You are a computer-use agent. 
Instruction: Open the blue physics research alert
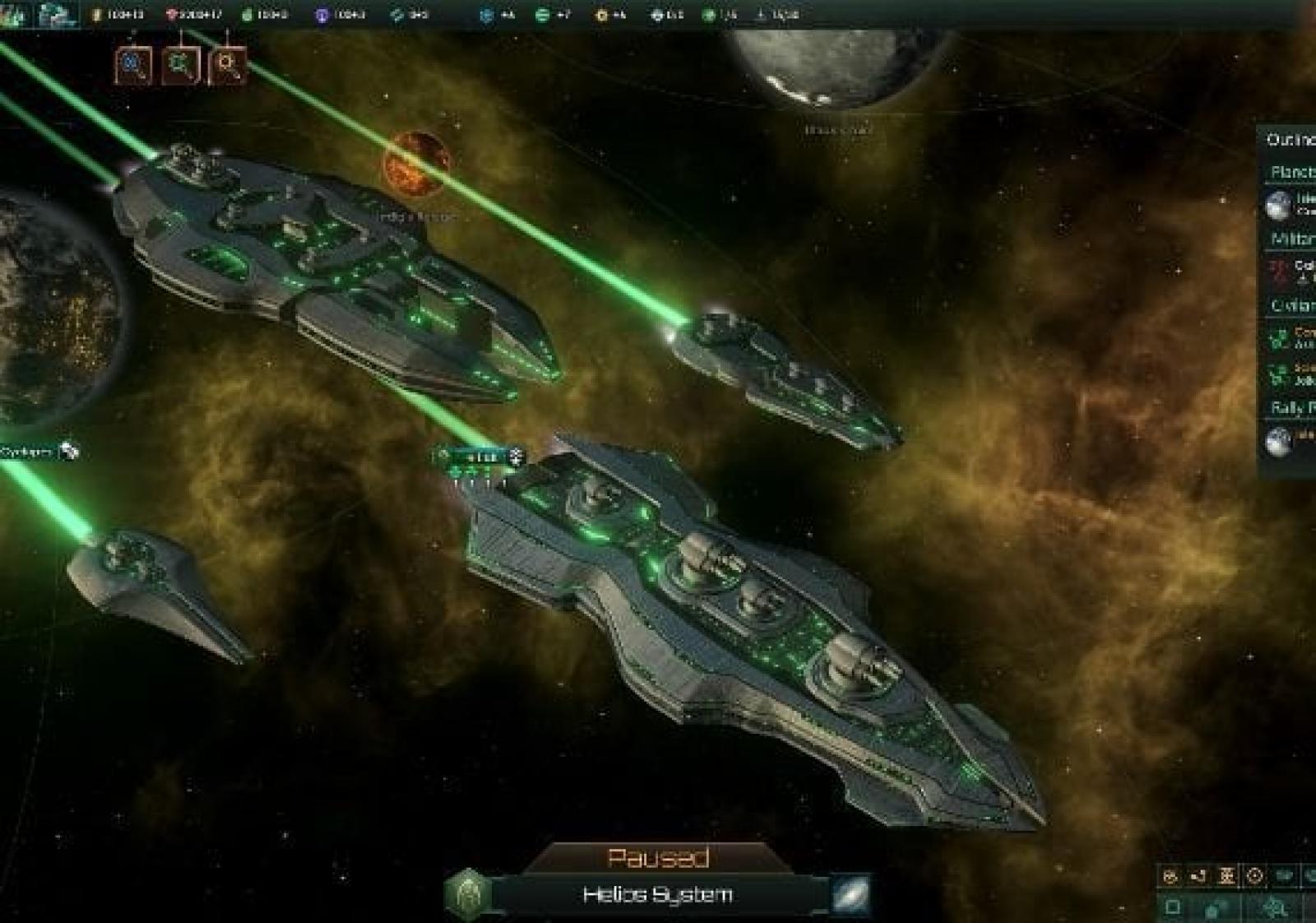(133, 65)
